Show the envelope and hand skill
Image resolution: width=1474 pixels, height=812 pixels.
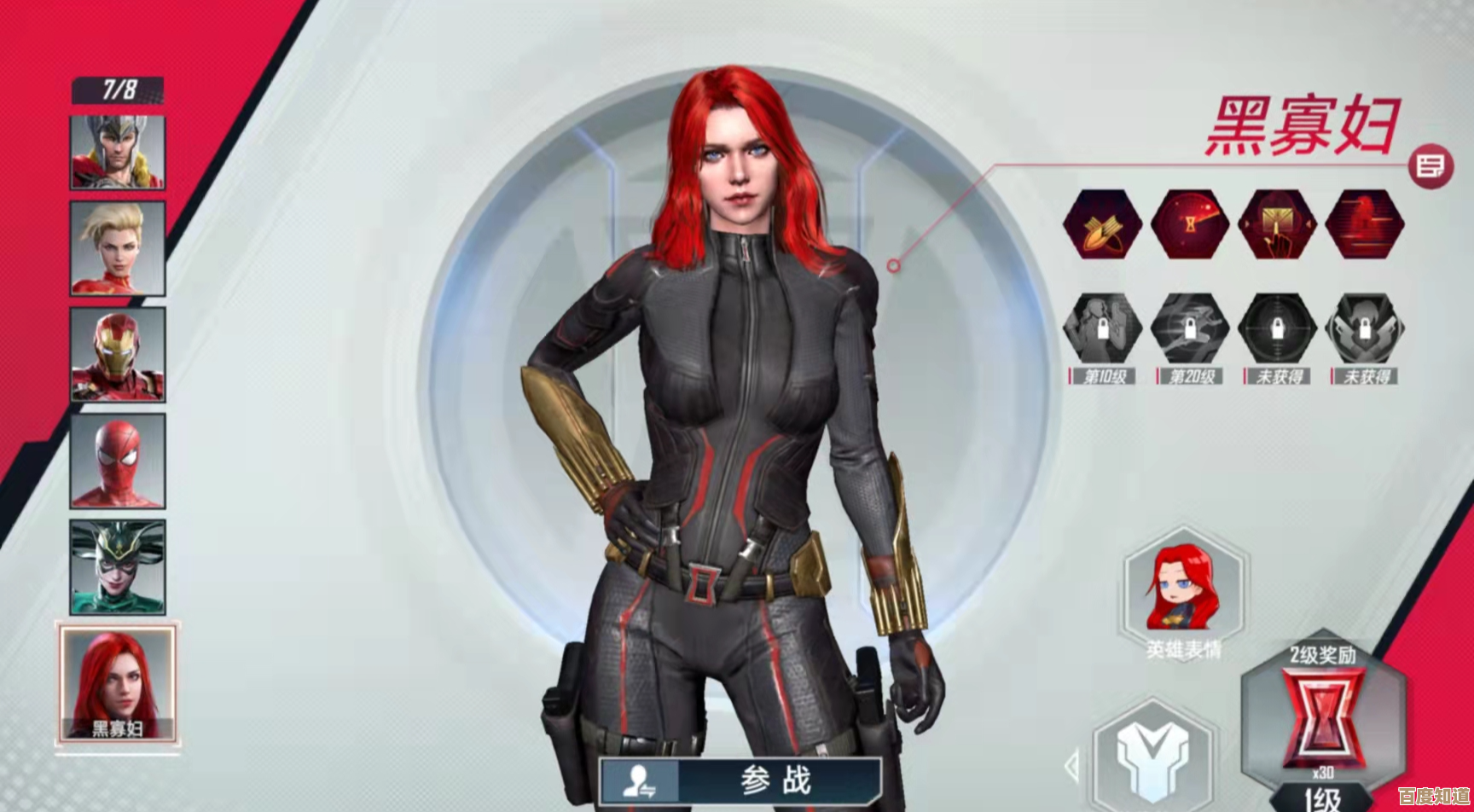pyautogui.click(x=1277, y=224)
